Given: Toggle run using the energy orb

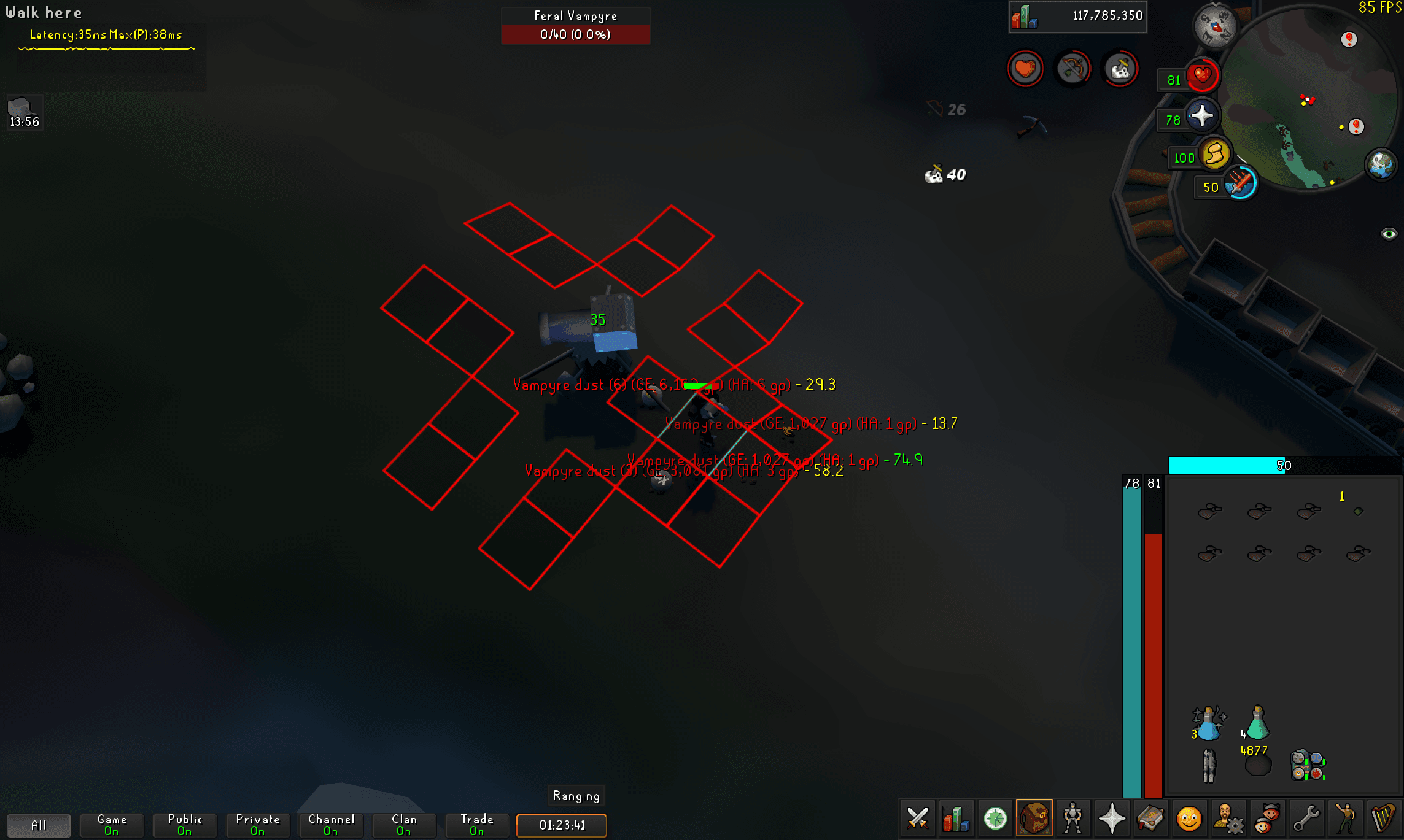Looking at the screenshot, I should [1216, 155].
